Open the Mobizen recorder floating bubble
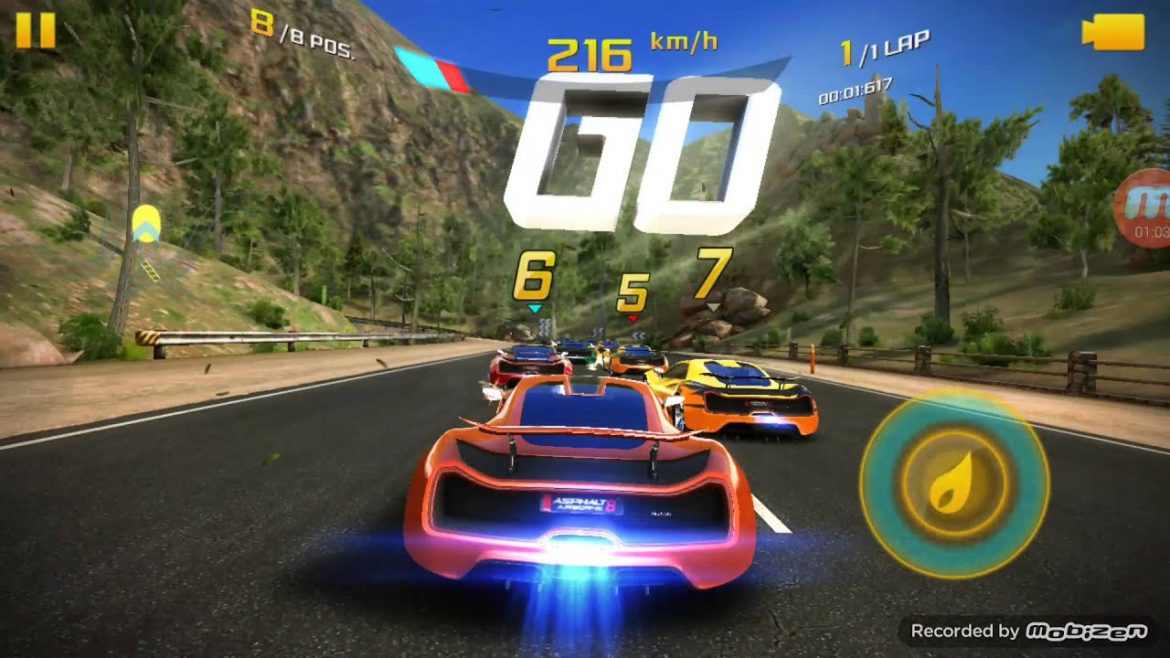Viewport: 1170px width, 658px height. (x=1146, y=207)
